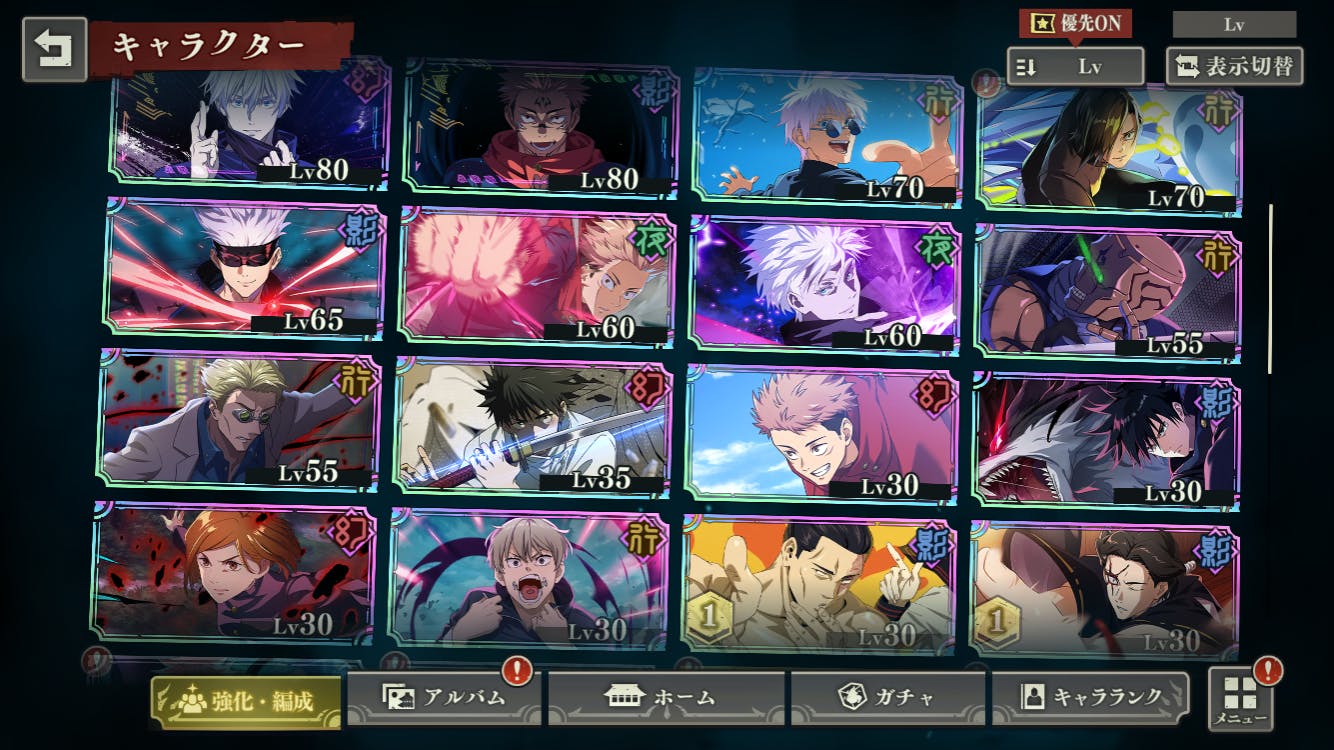Image resolution: width=1334 pixels, height=750 pixels.
Task: Open the Lv sort order dropdown
Action: 1075,67
